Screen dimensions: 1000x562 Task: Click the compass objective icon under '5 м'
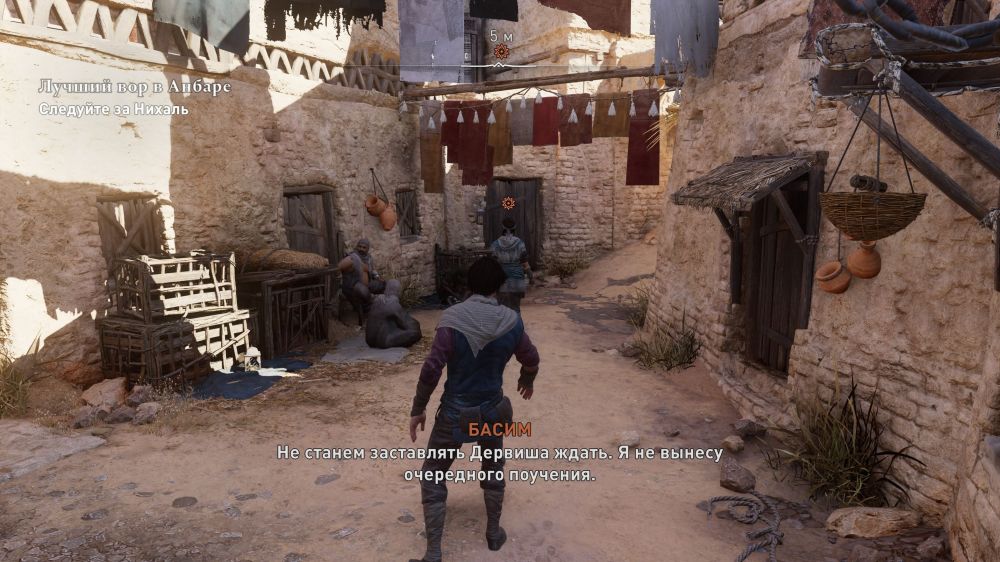(x=501, y=51)
